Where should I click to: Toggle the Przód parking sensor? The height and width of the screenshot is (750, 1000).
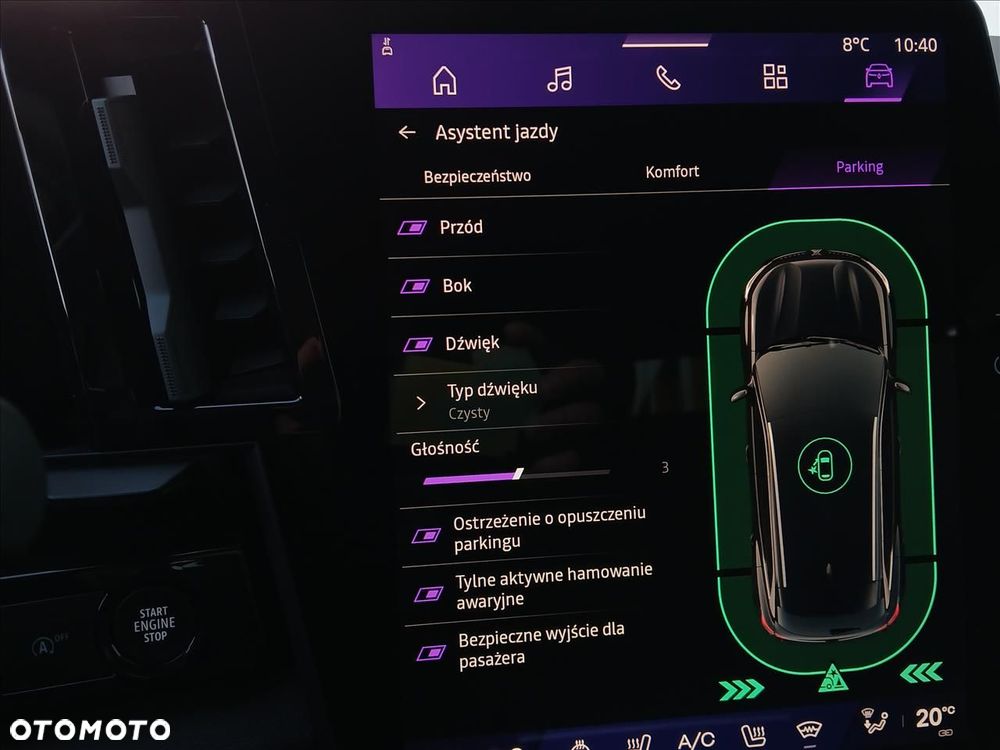click(412, 228)
